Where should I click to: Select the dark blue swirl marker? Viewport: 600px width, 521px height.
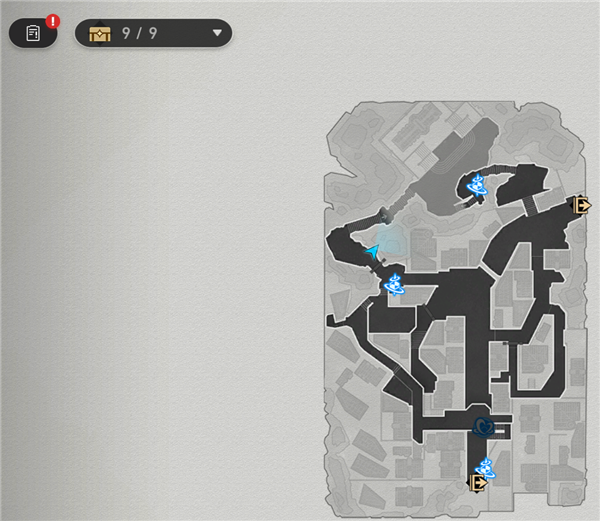point(484,427)
